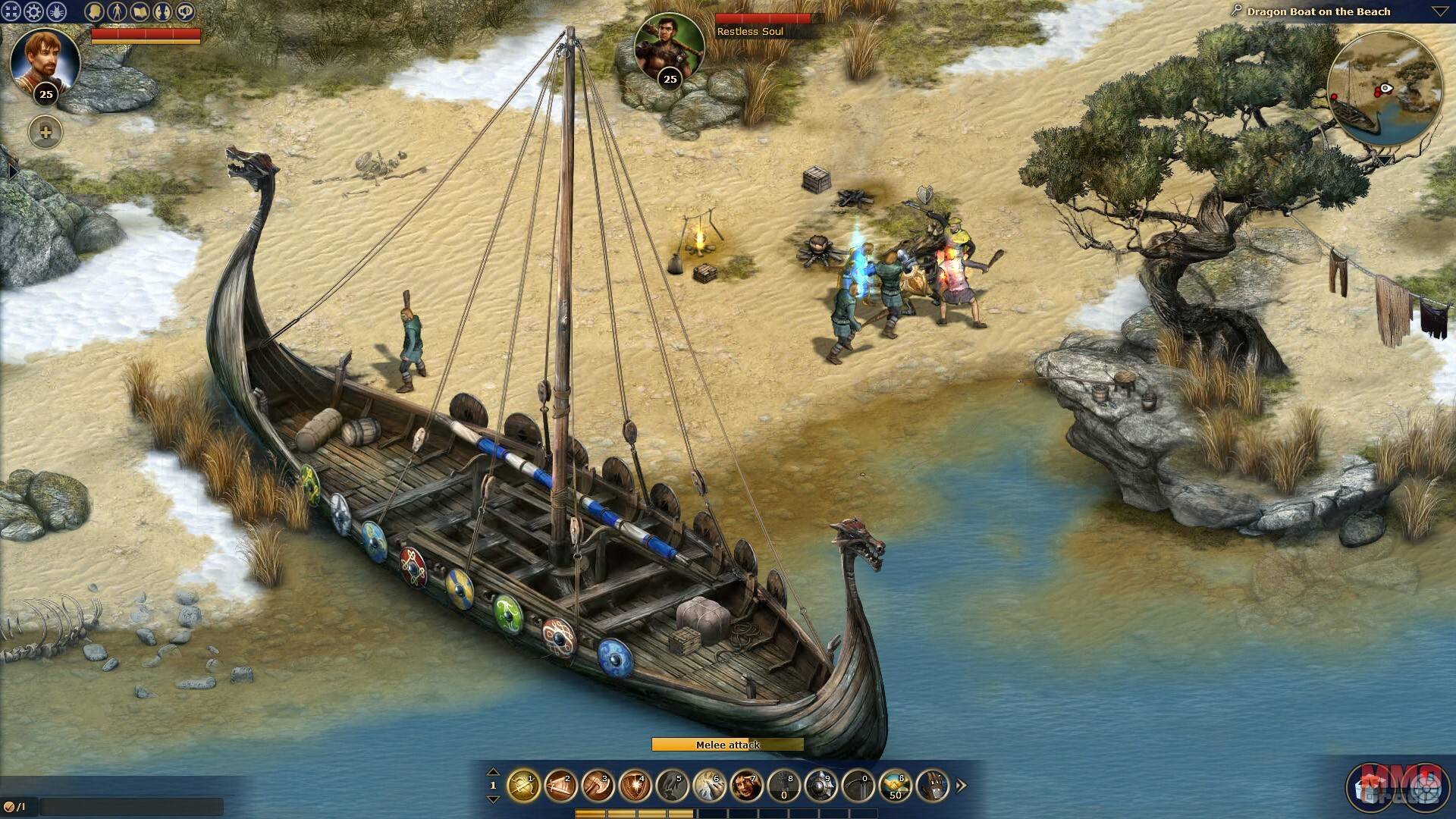Show the next hotbar page with double arrow
The height and width of the screenshot is (819, 1456).
click(x=962, y=786)
